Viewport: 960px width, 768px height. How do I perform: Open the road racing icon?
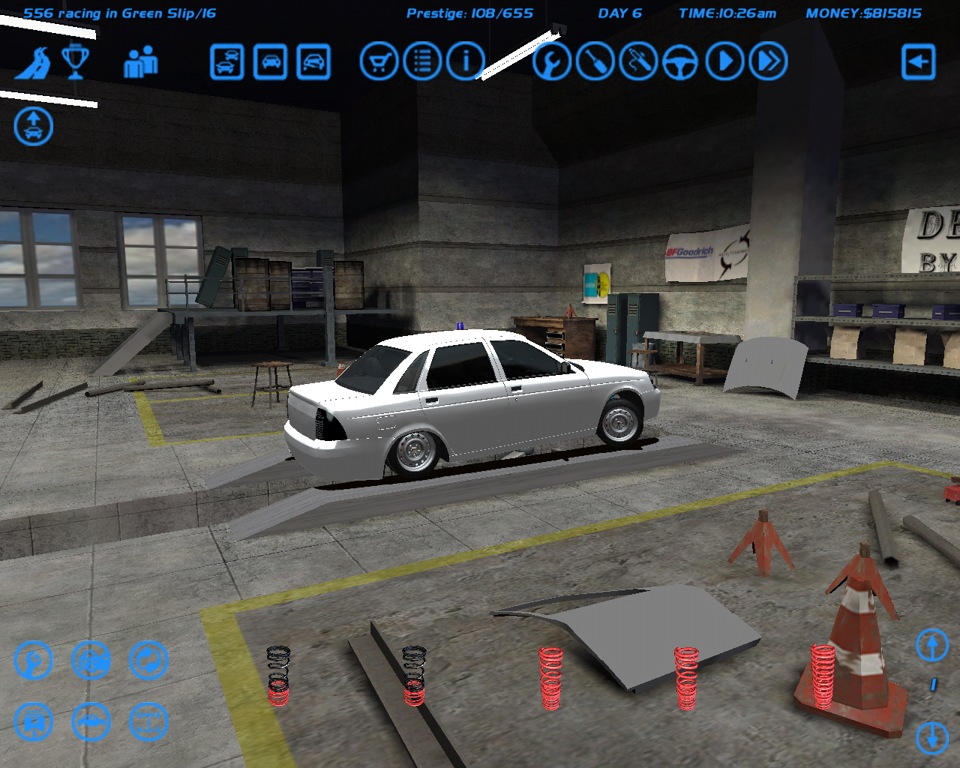click(33, 62)
